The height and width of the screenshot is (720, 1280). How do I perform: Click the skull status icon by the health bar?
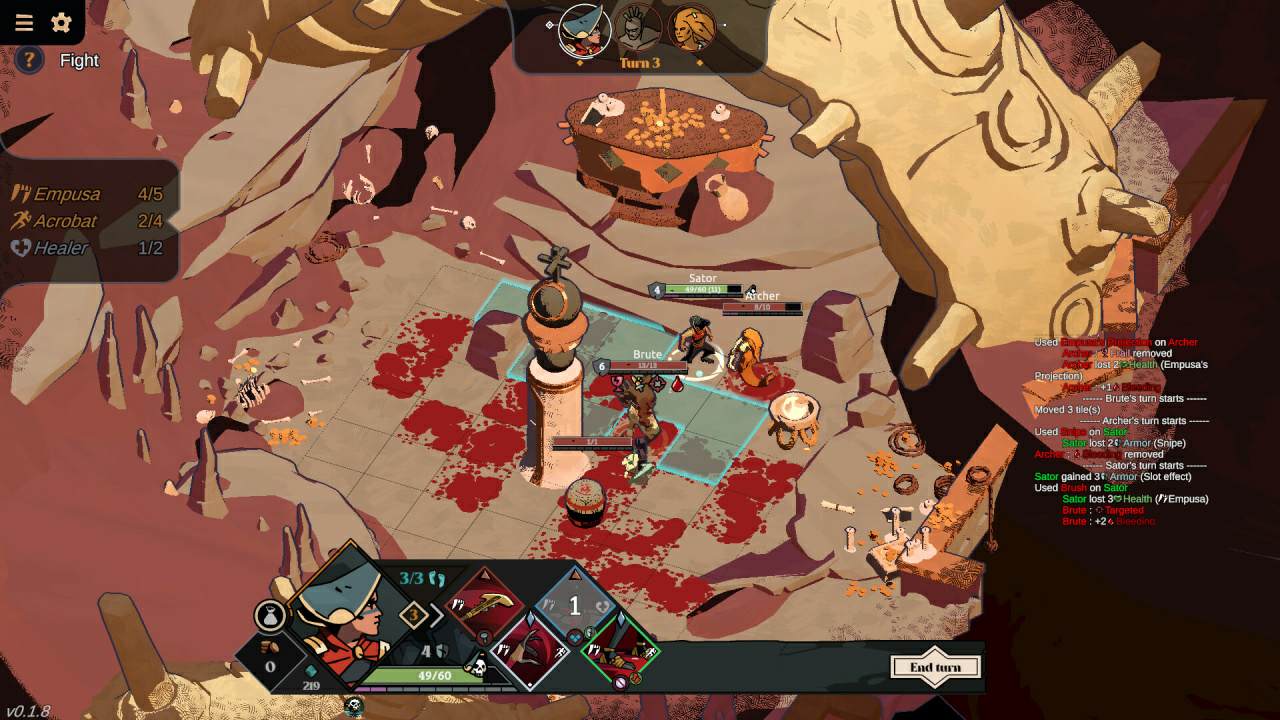coord(479,667)
